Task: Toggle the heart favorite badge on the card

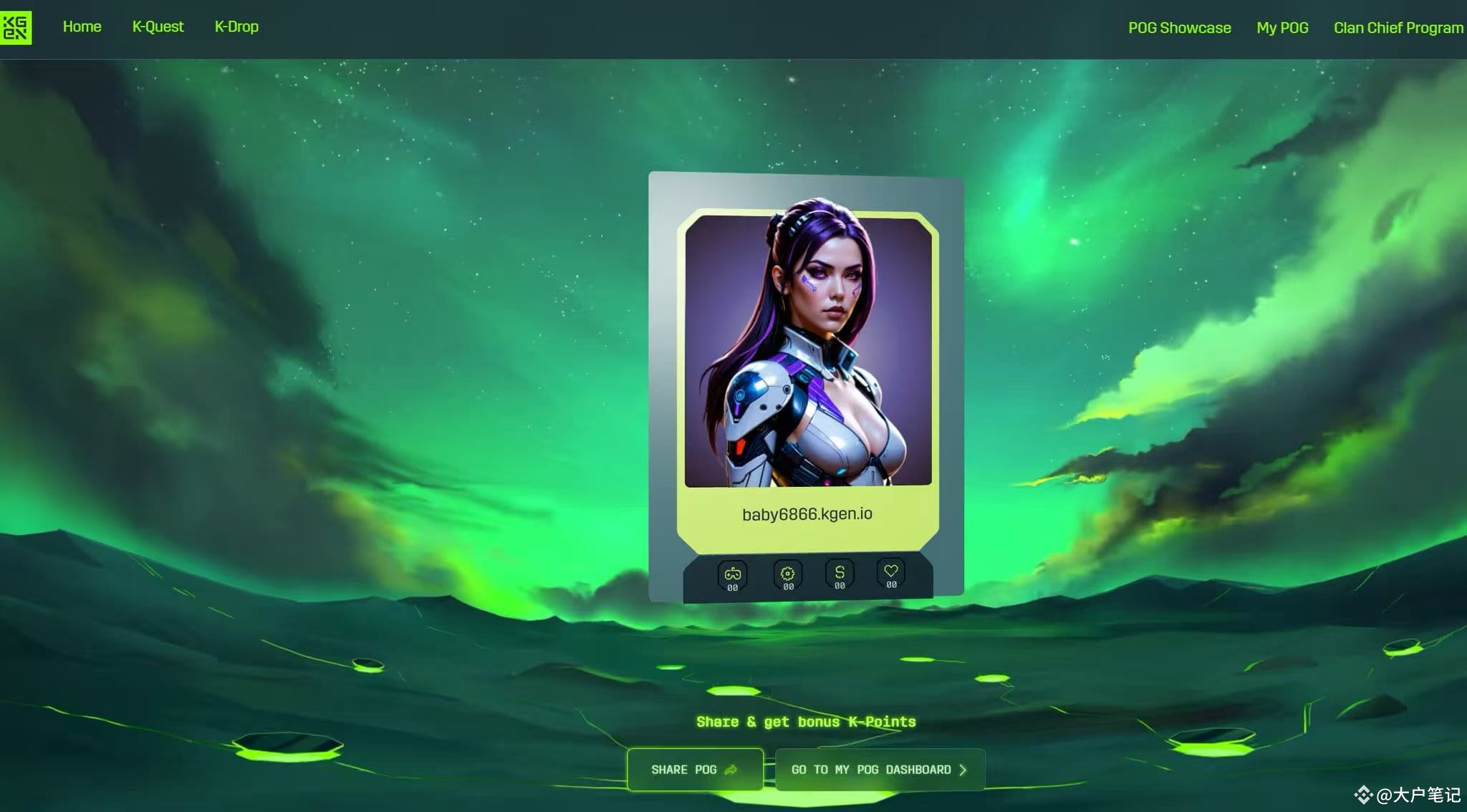Action: [890, 576]
